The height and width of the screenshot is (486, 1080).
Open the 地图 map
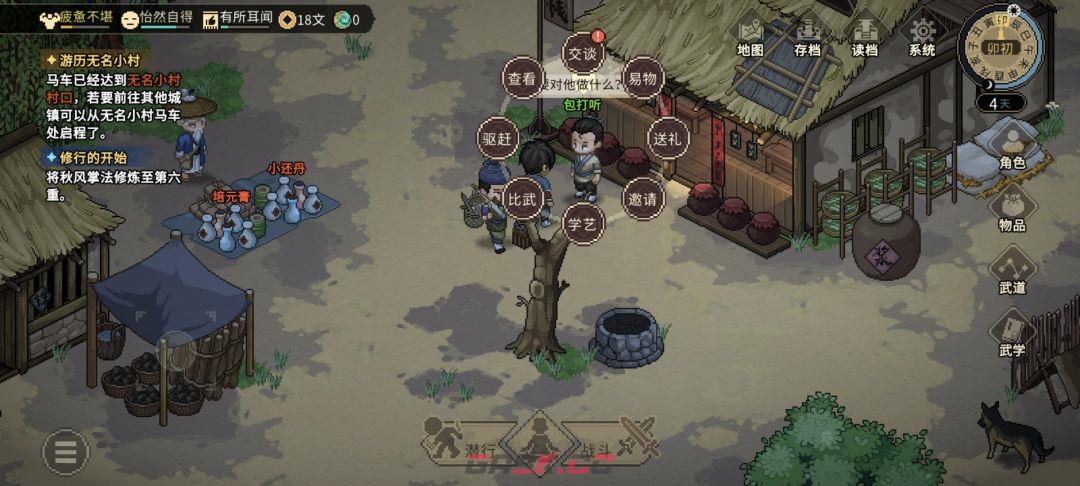[x=750, y=37]
